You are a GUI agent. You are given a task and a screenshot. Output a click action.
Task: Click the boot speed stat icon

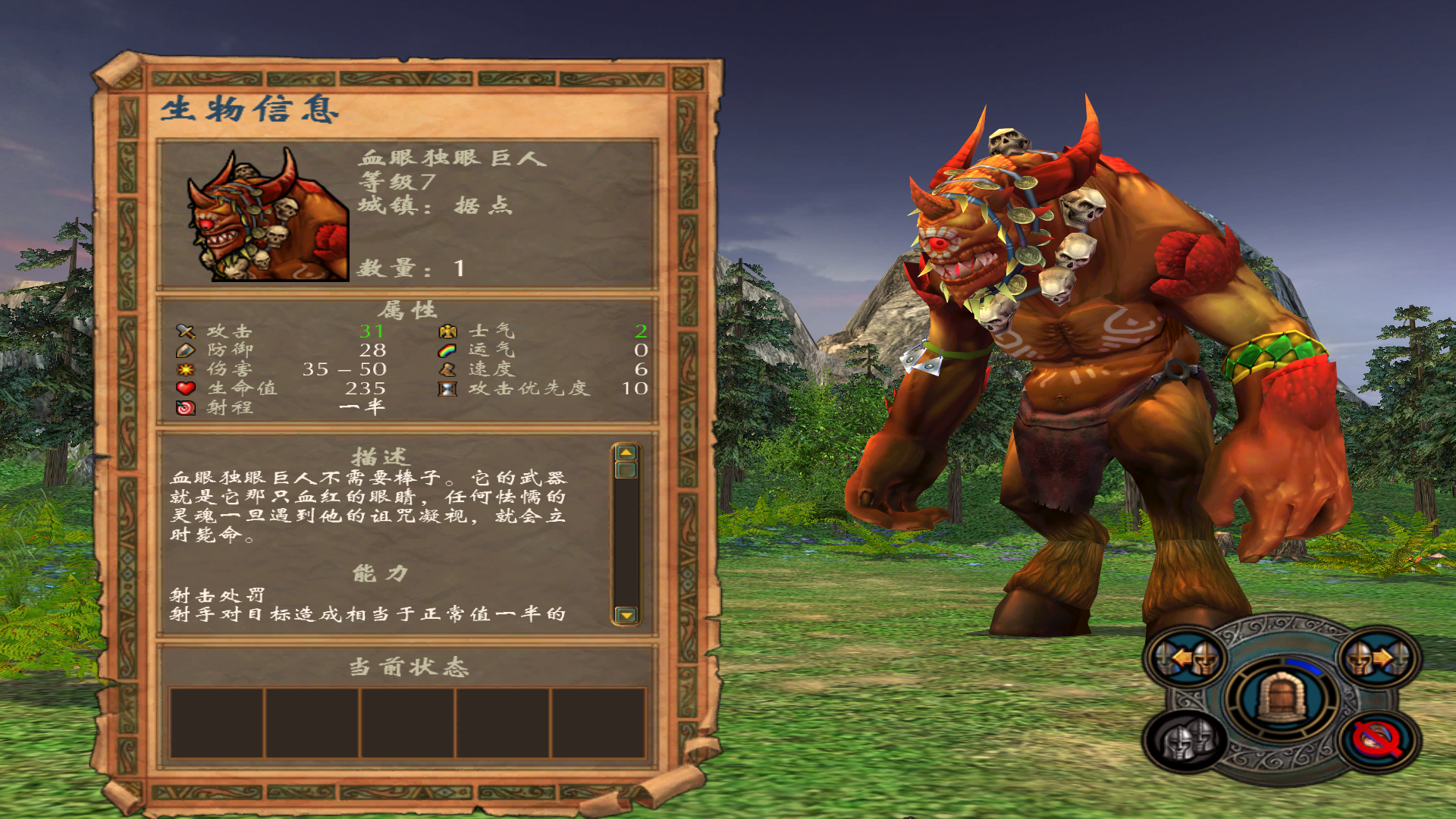447,369
